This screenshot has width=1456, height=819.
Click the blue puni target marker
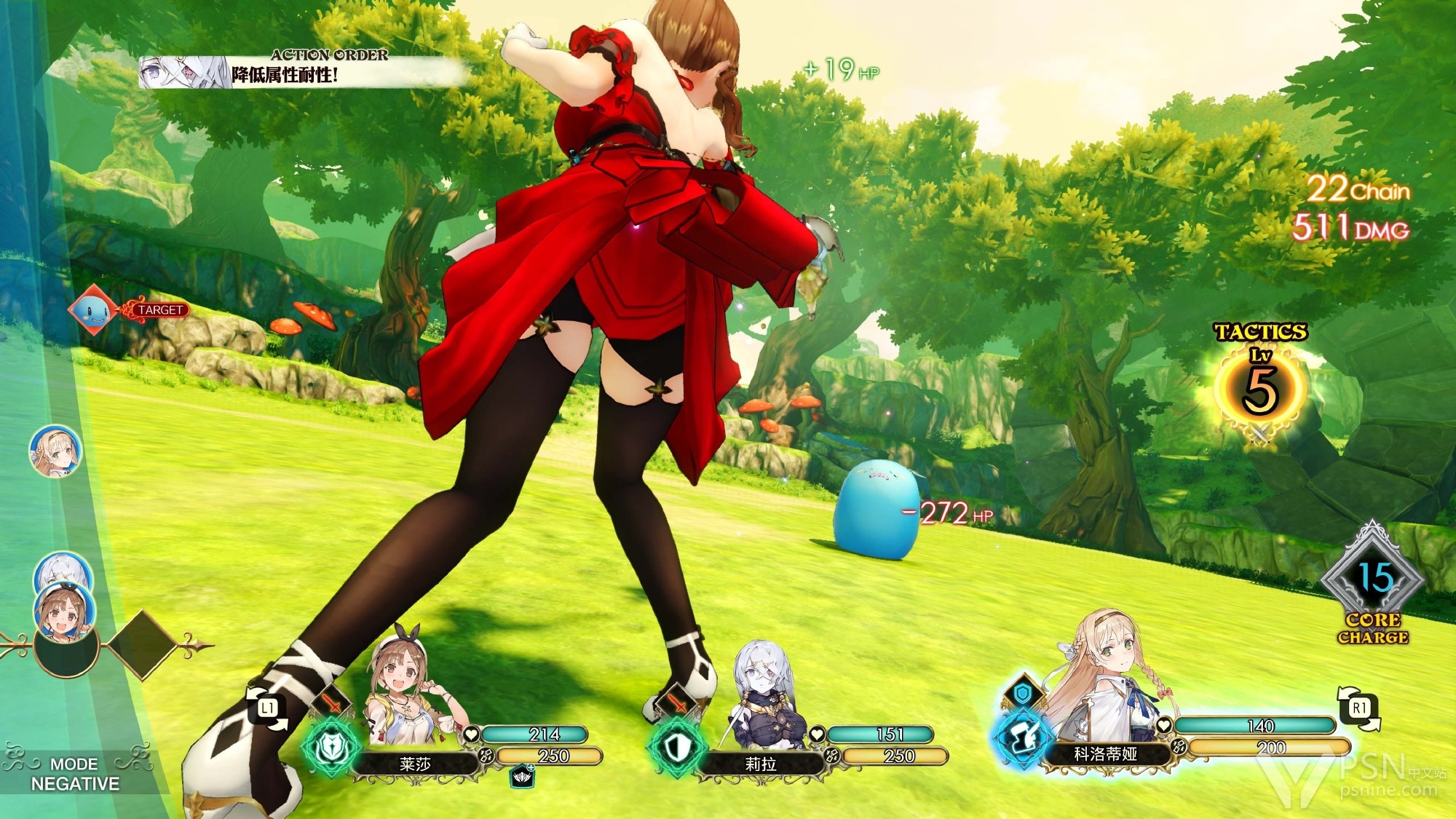[x=92, y=310]
